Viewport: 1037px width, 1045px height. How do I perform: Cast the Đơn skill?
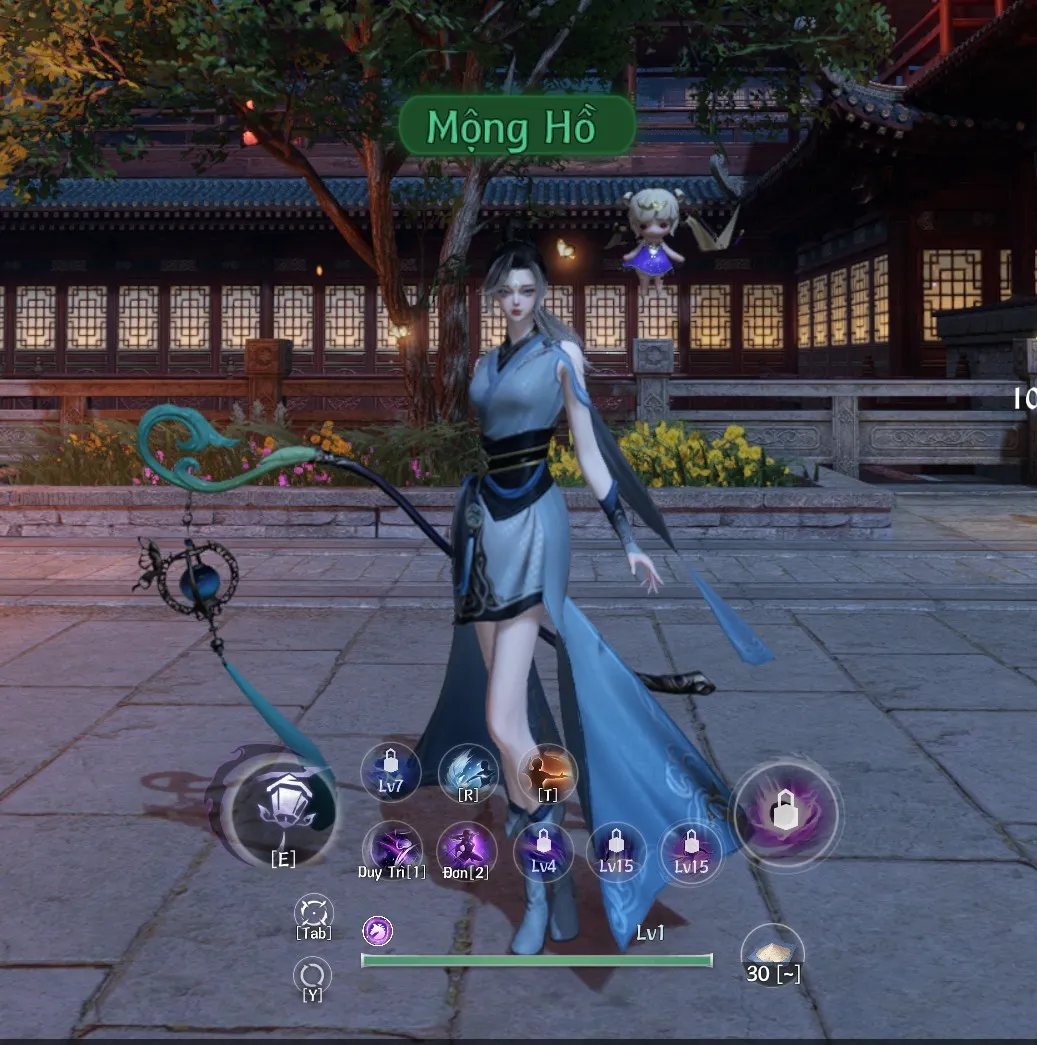[466, 851]
